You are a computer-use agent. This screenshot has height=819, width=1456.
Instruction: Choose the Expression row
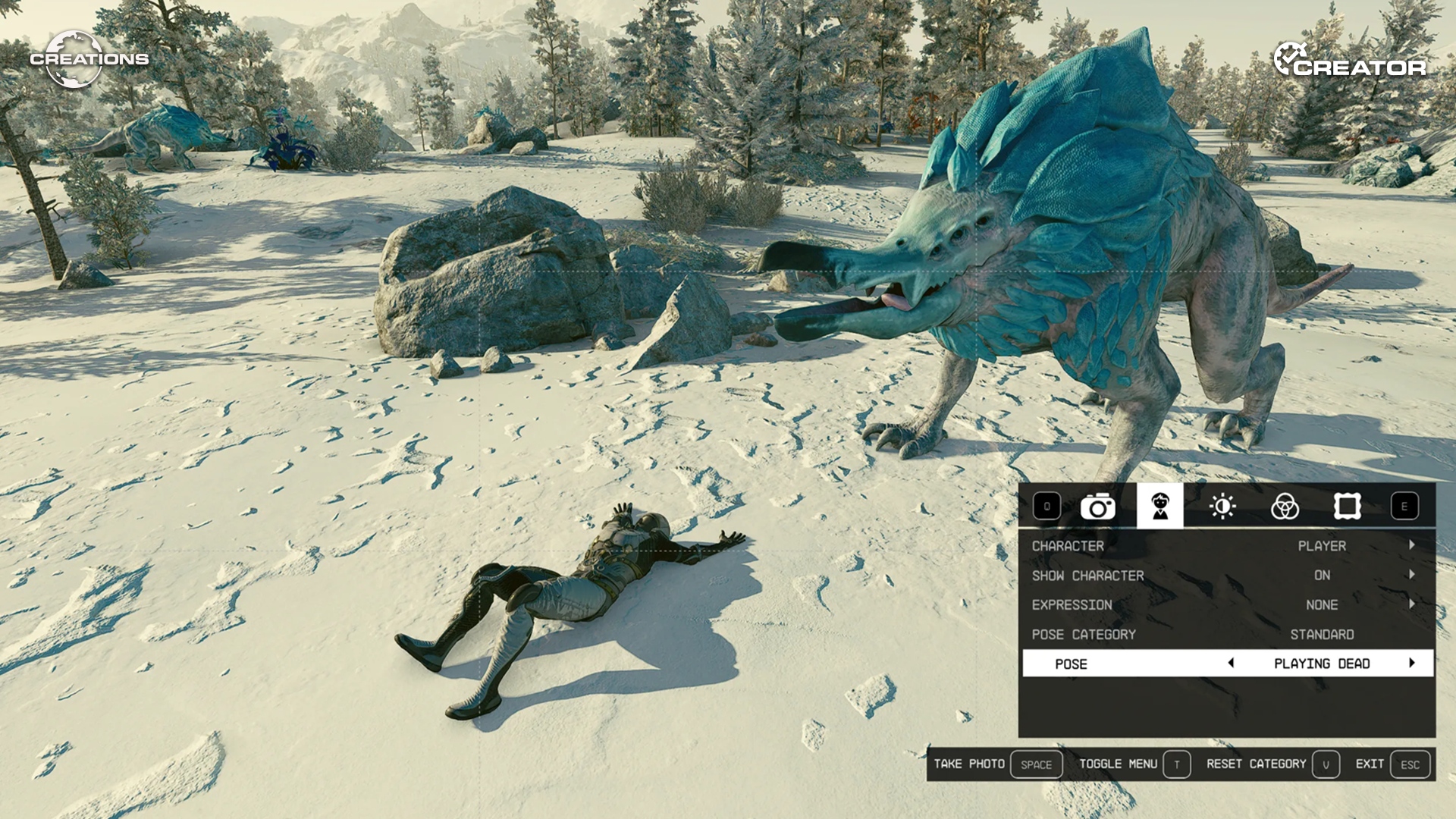point(1226,605)
